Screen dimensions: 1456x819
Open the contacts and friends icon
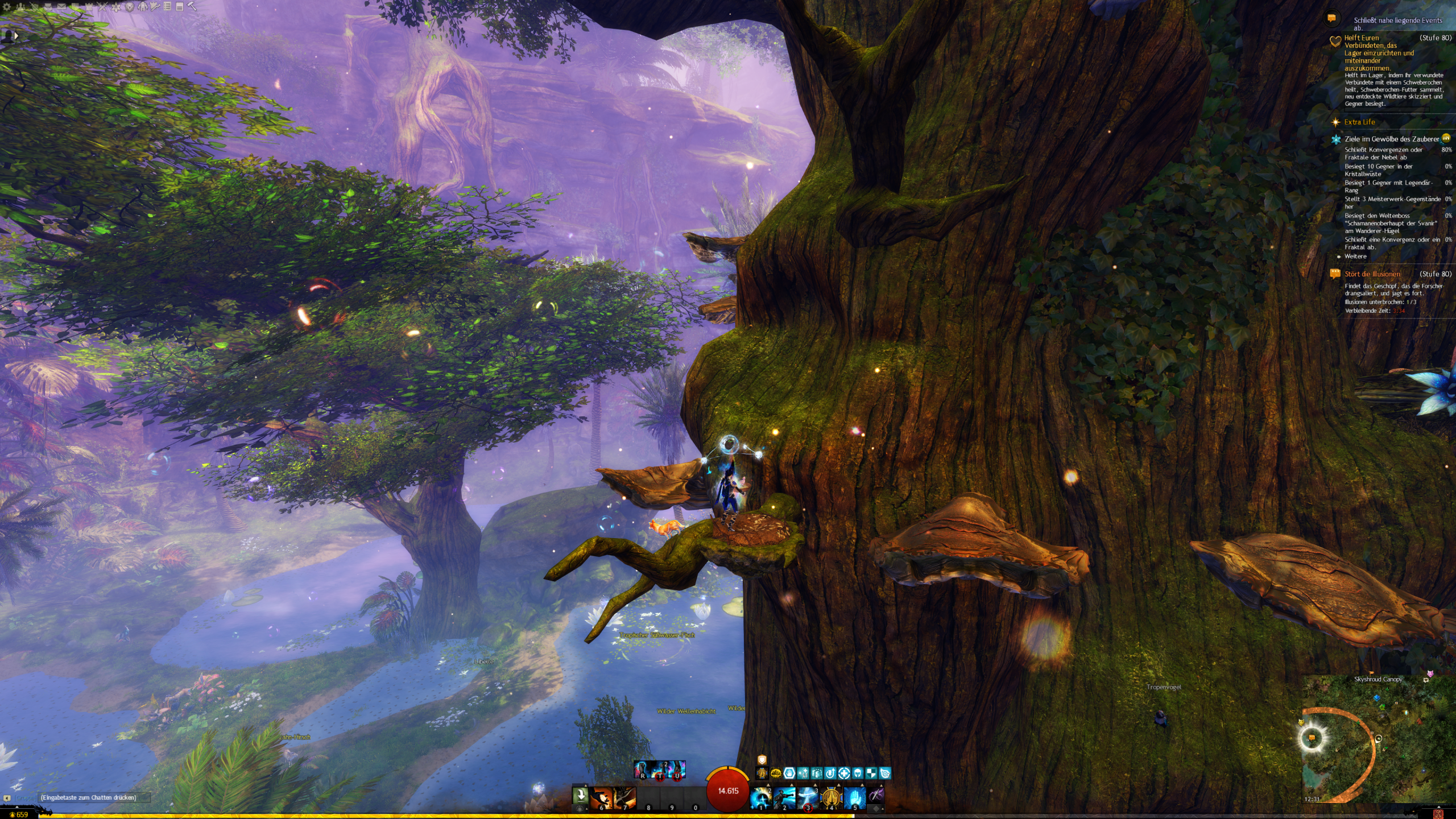click(20, 7)
